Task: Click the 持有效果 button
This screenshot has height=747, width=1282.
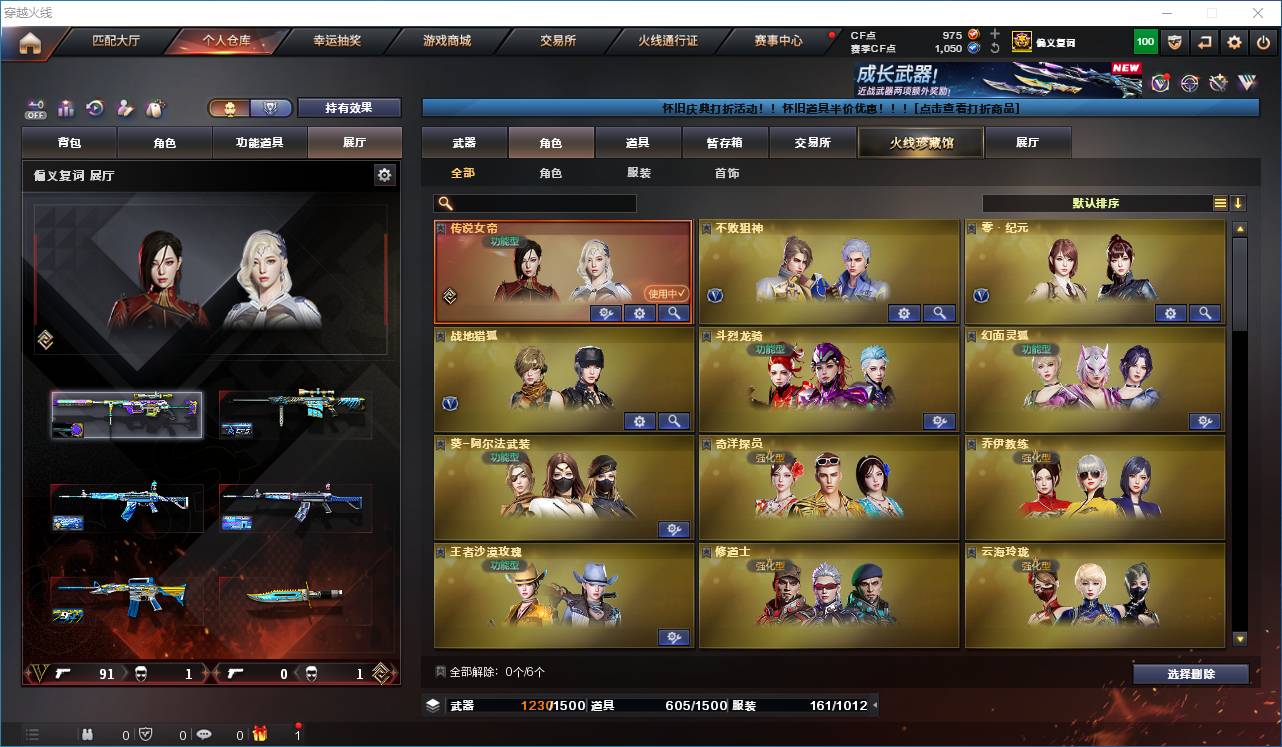Action: point(348,107)
